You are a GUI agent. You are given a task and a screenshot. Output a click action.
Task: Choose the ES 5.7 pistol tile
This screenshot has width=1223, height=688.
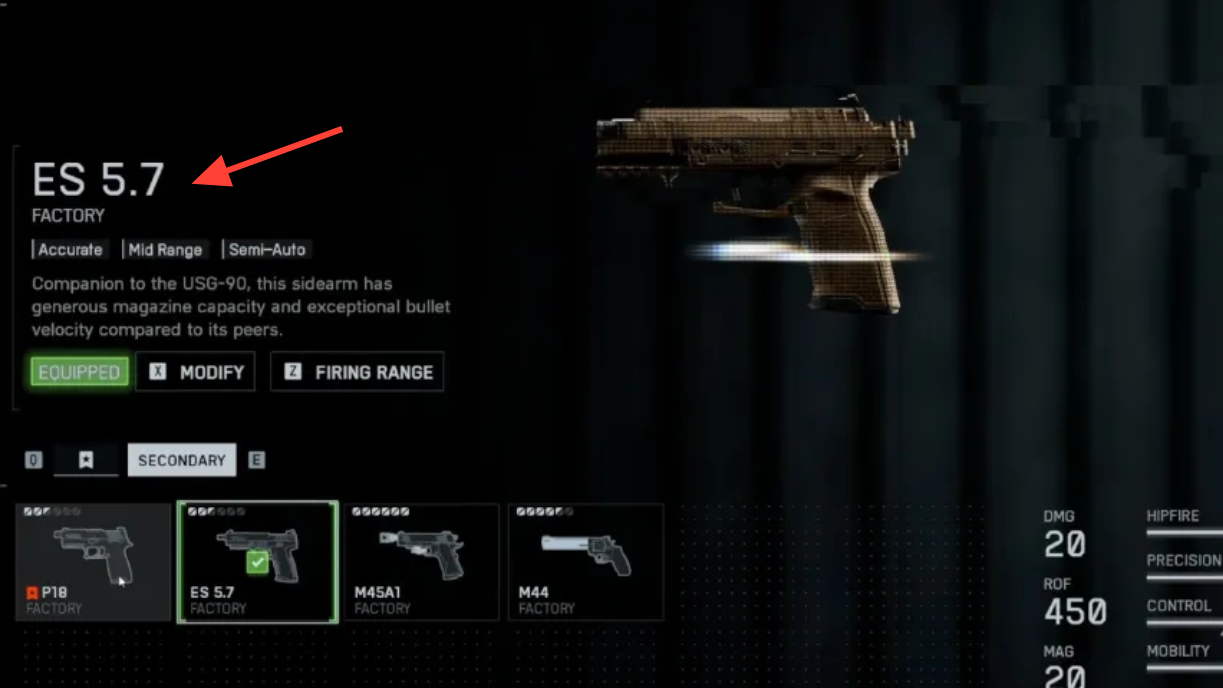coord(258,562)
